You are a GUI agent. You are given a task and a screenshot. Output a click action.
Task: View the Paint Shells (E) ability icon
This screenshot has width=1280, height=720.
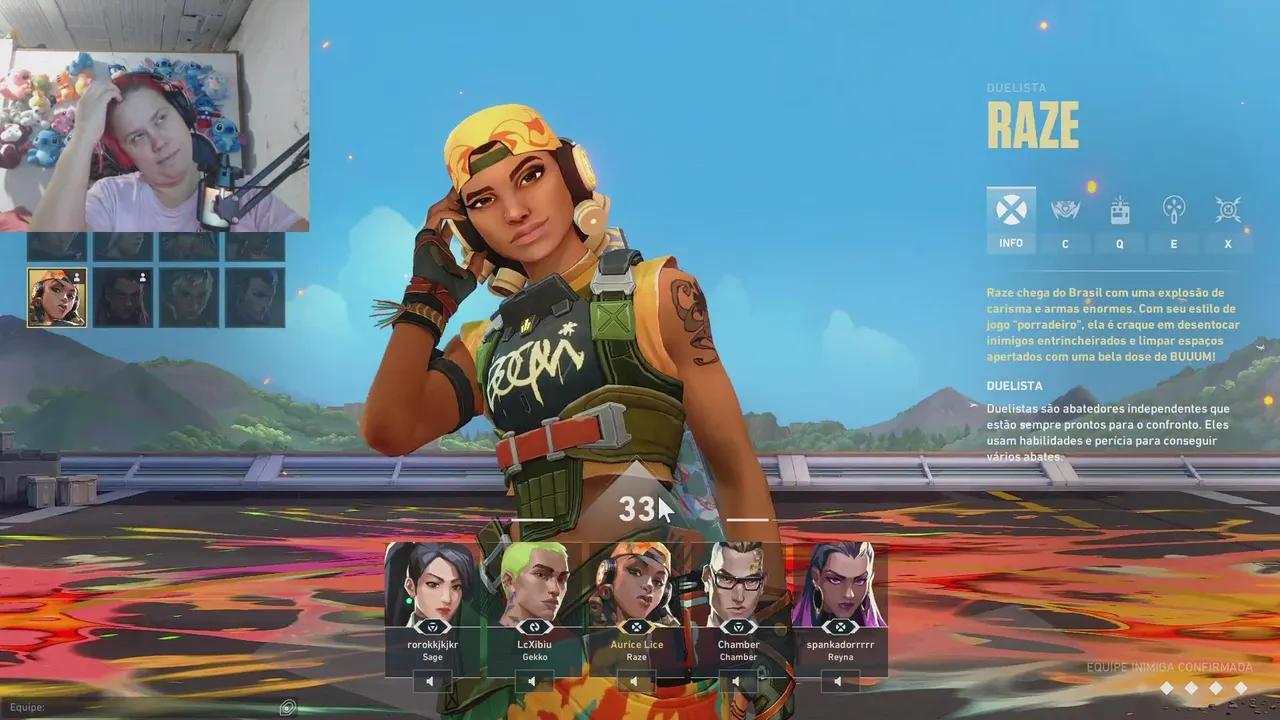click(x=1173, y=210)
